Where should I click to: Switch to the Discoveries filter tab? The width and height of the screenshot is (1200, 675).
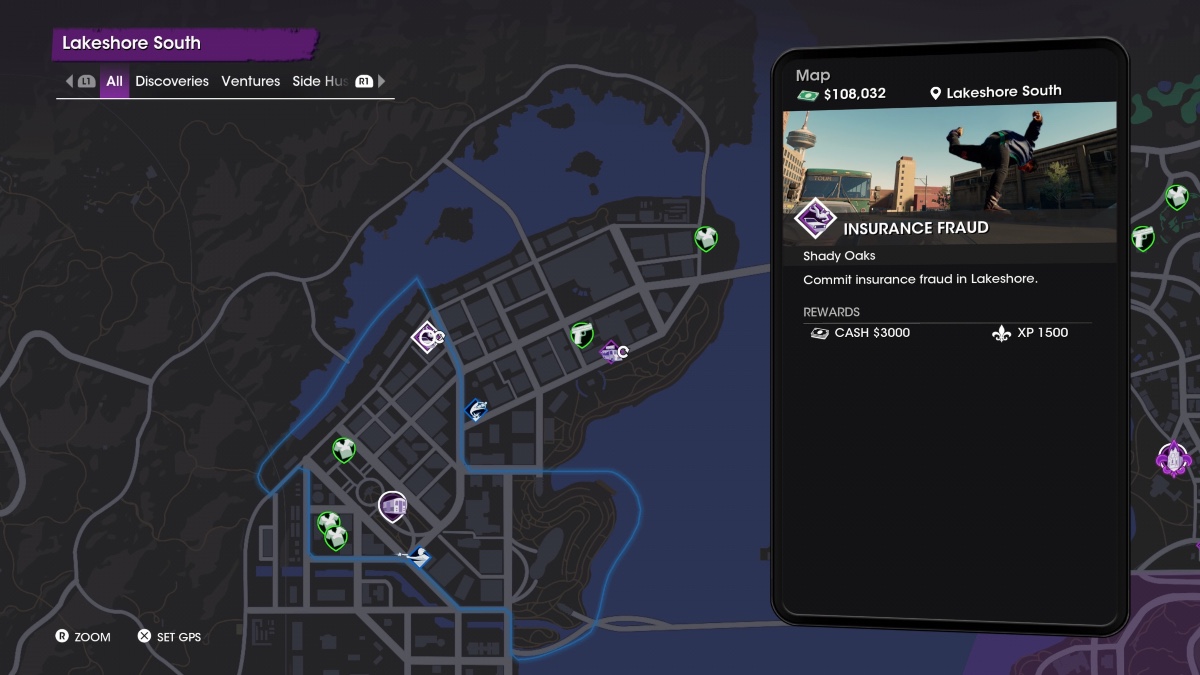click(172, 81)
